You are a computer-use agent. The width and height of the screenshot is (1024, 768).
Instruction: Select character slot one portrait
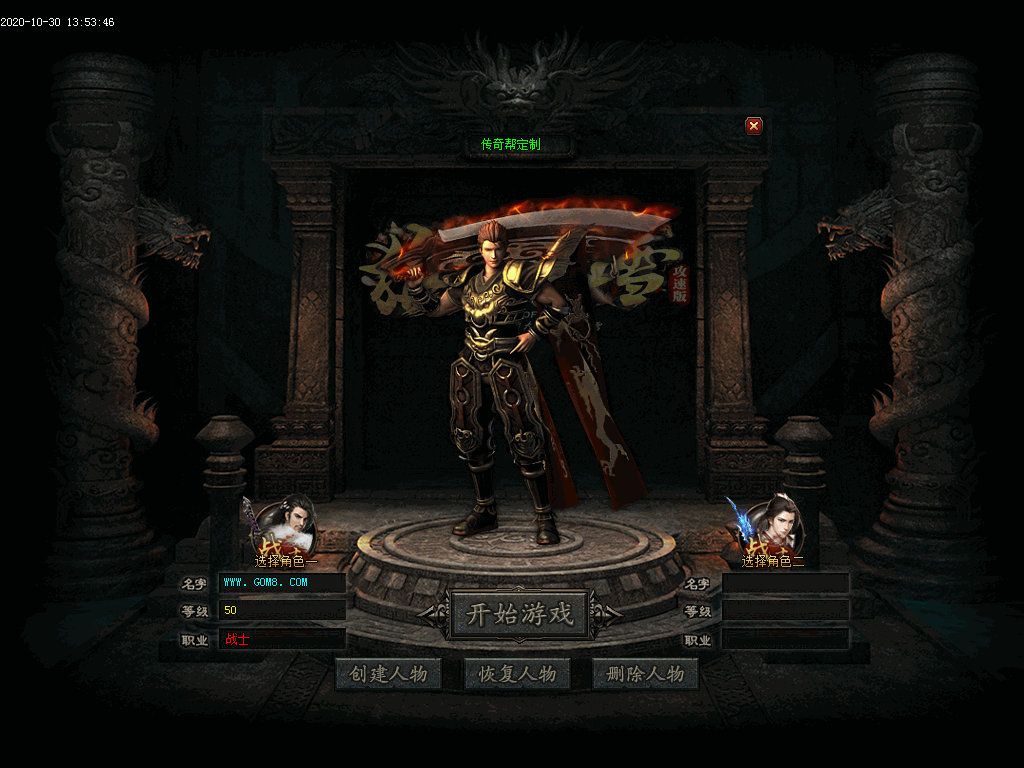[x=286, y=526]
